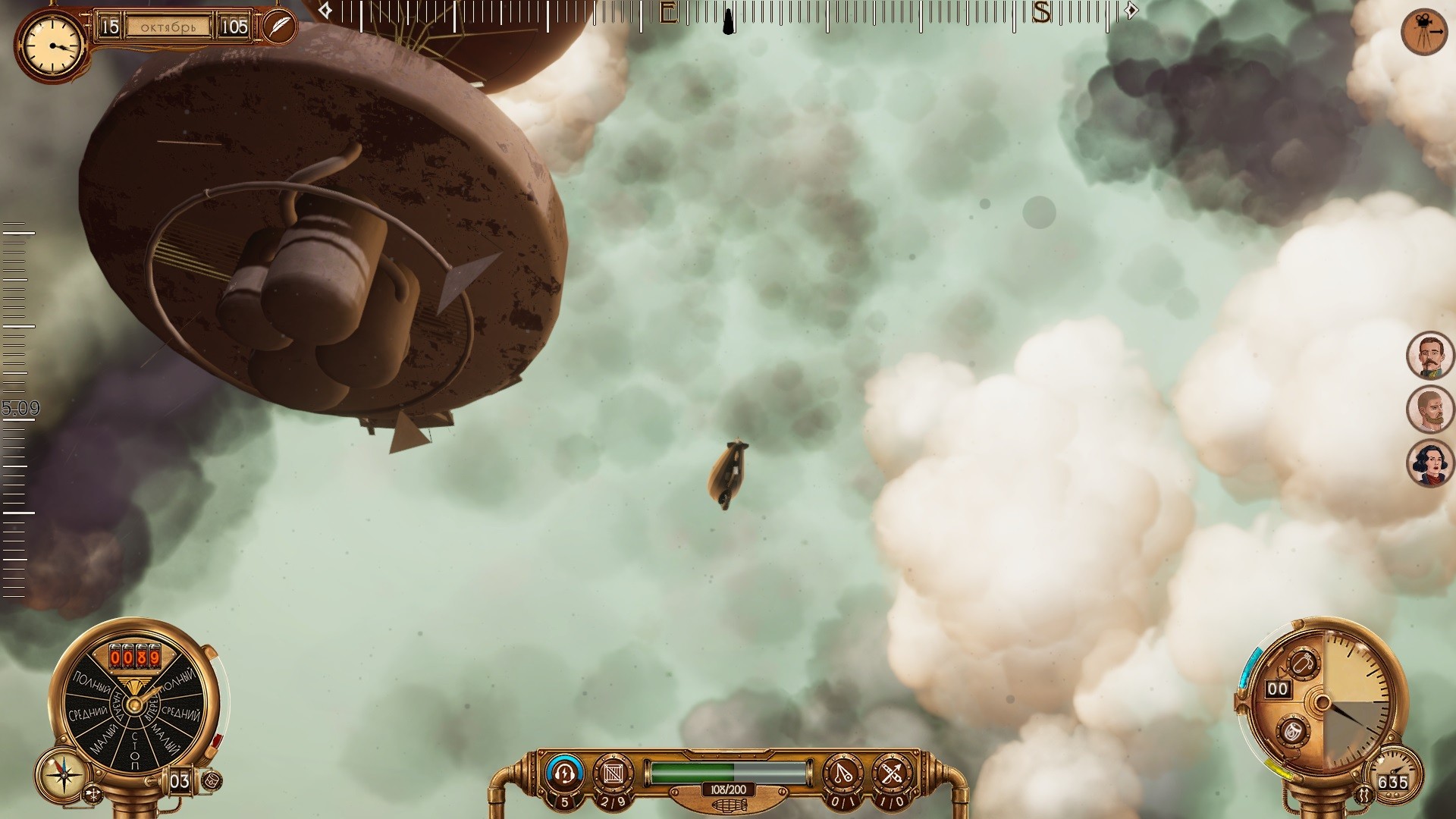Click the compass rose dial

coord(64,775)
